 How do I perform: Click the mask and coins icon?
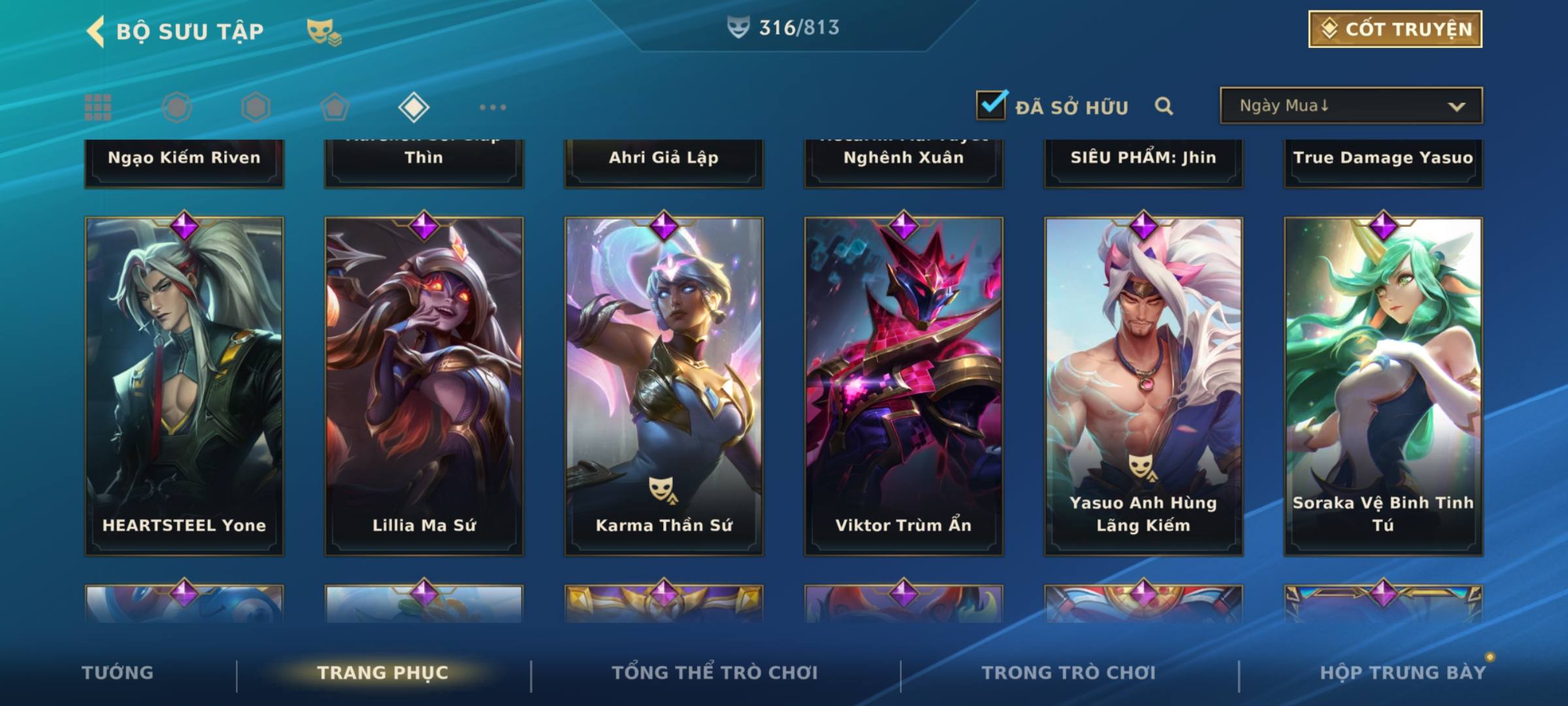(x=324, y=32)
